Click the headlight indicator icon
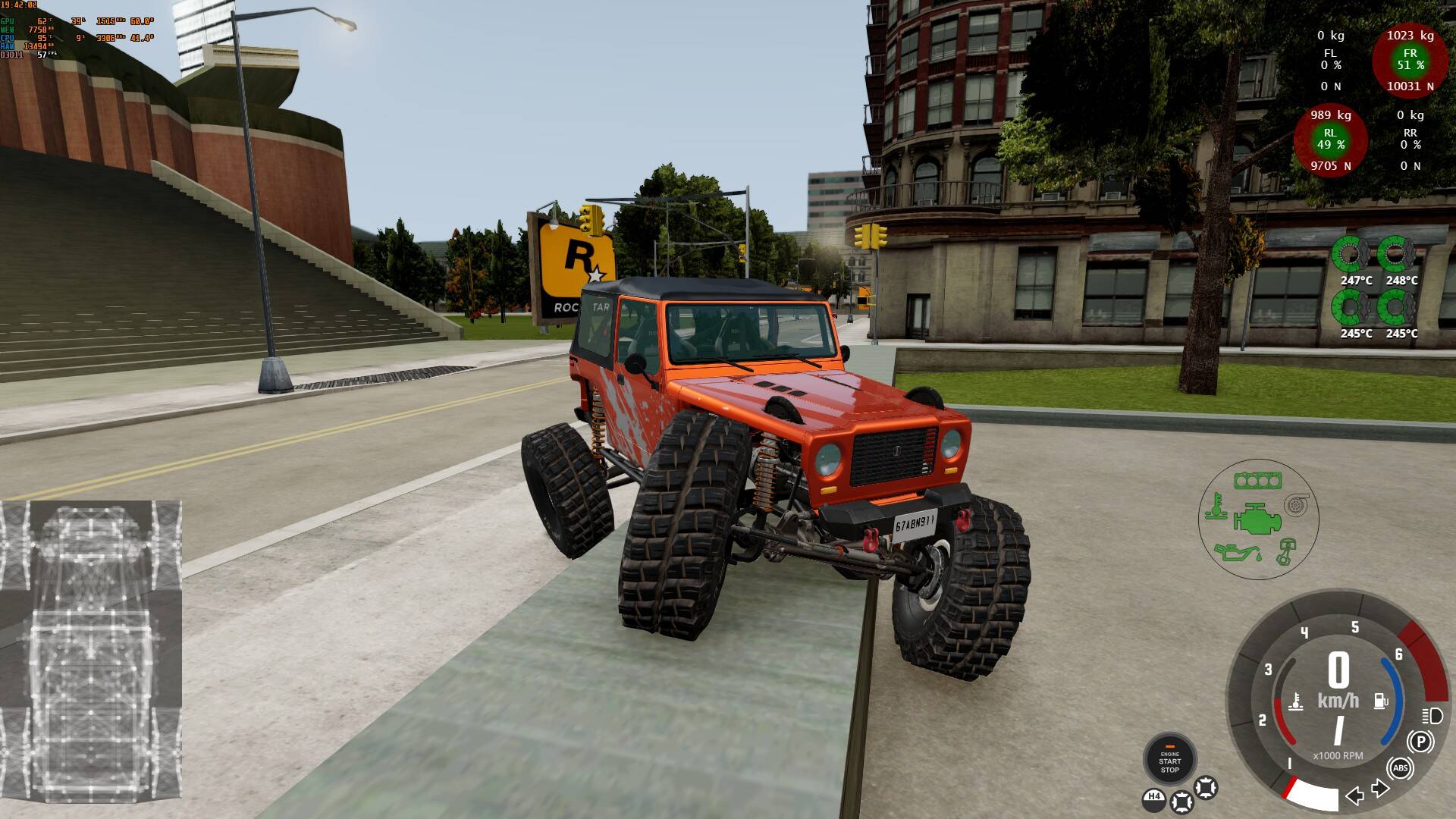The height and width of the screenshot is (819, 1456). [x=1432, y=715]
